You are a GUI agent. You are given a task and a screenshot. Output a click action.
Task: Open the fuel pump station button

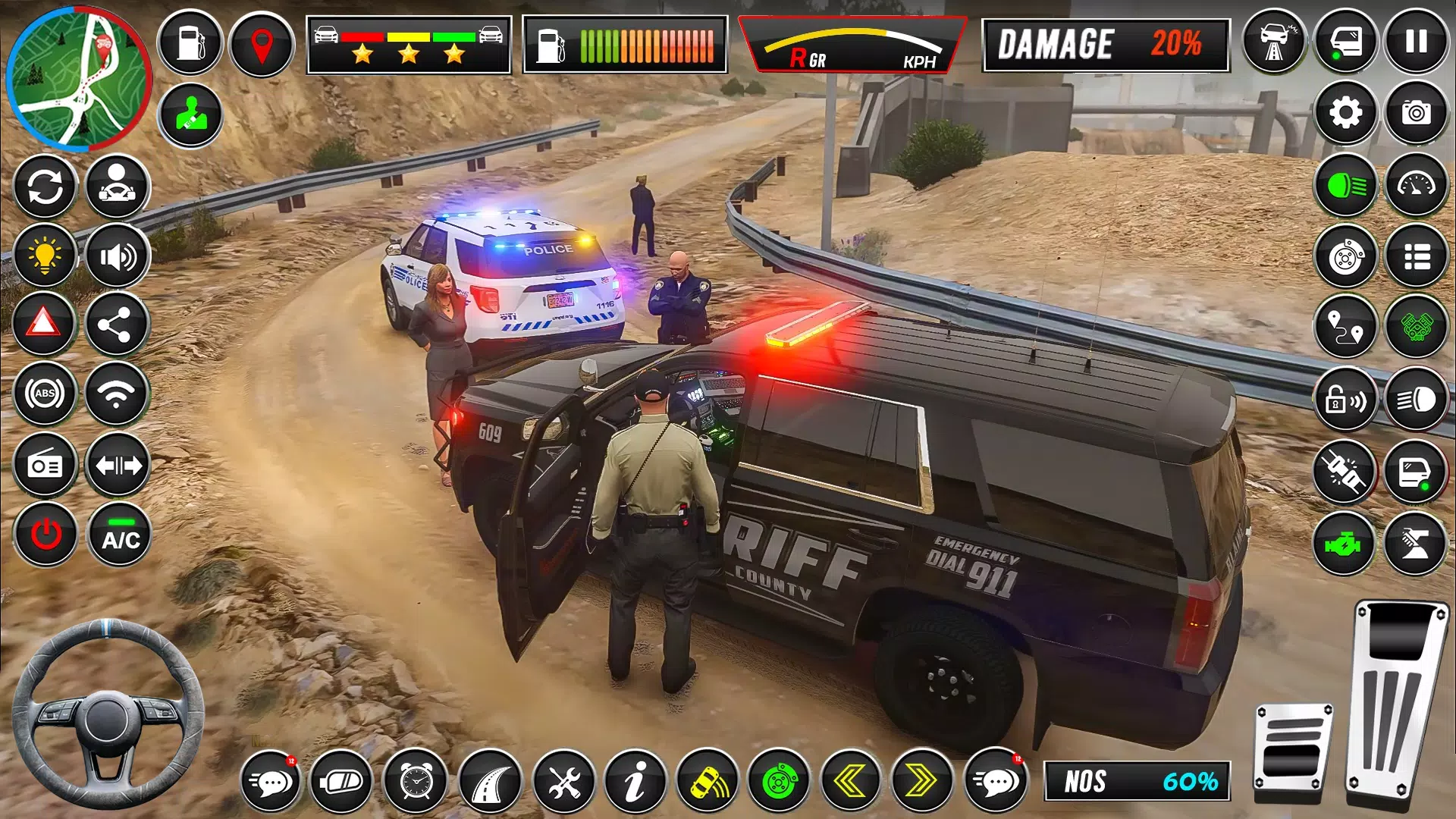(x=190, y=44)
